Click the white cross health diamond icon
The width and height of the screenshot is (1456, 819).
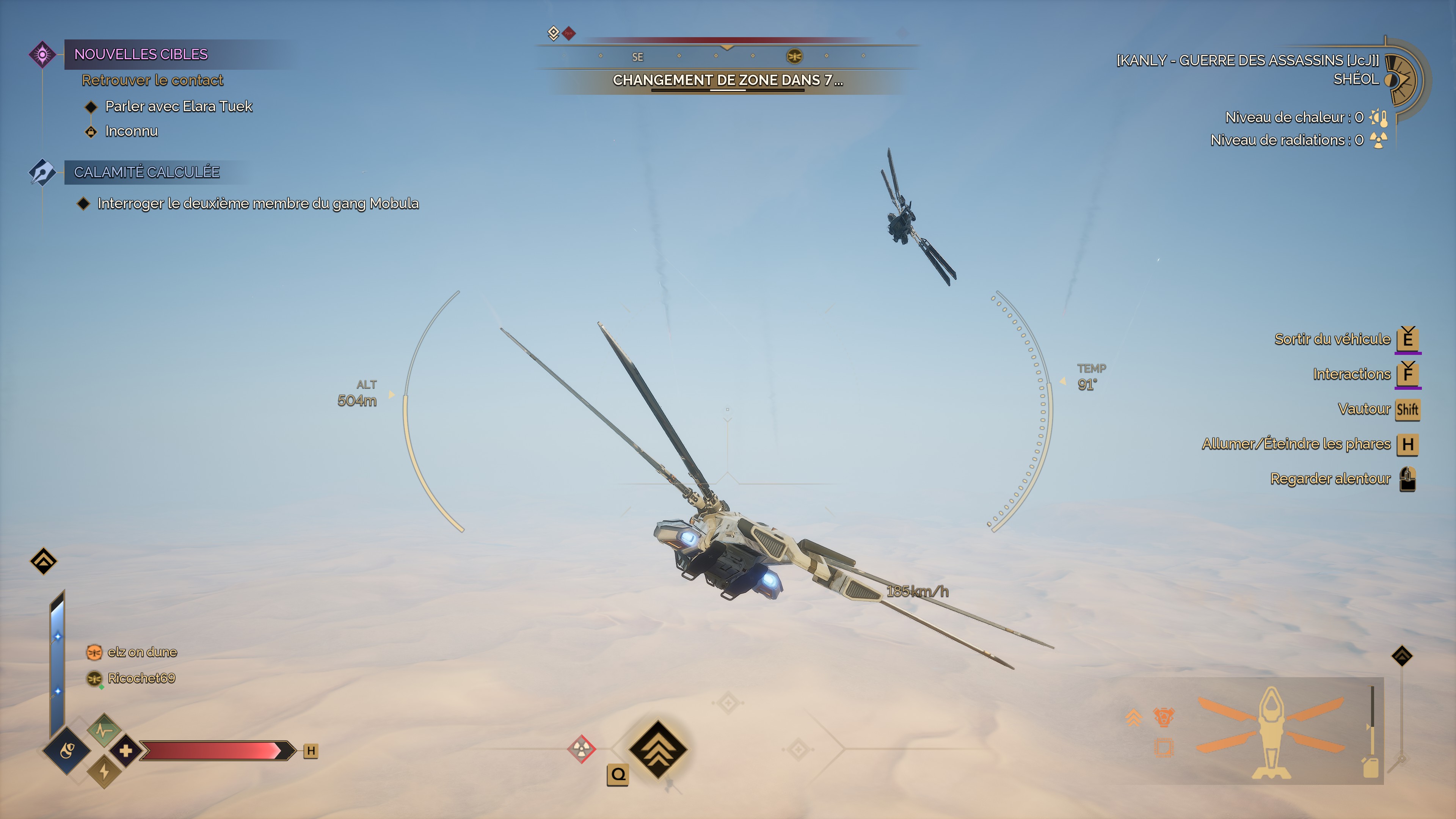[126, 751]
